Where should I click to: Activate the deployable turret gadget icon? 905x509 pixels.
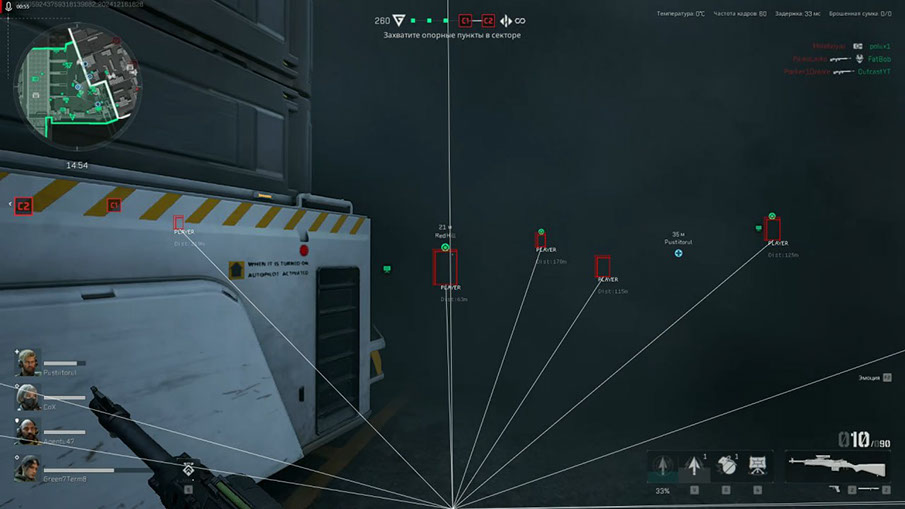click(757, 465)
